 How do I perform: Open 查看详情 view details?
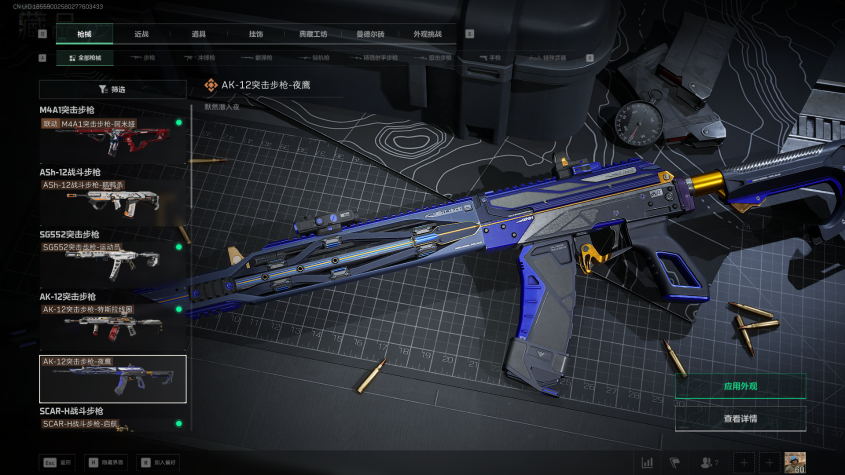pos(740,418)
